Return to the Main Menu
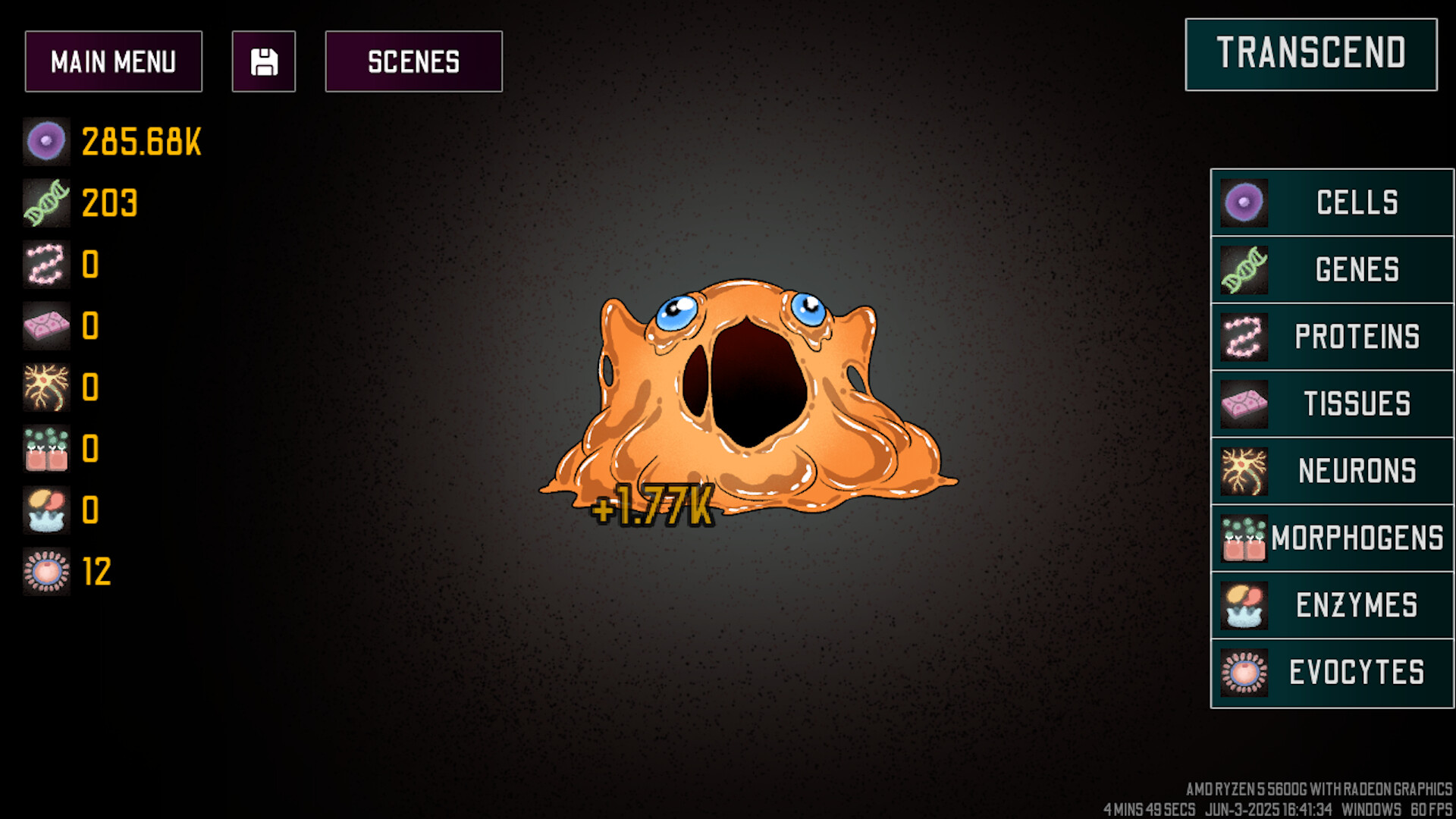 click(114, 61)
